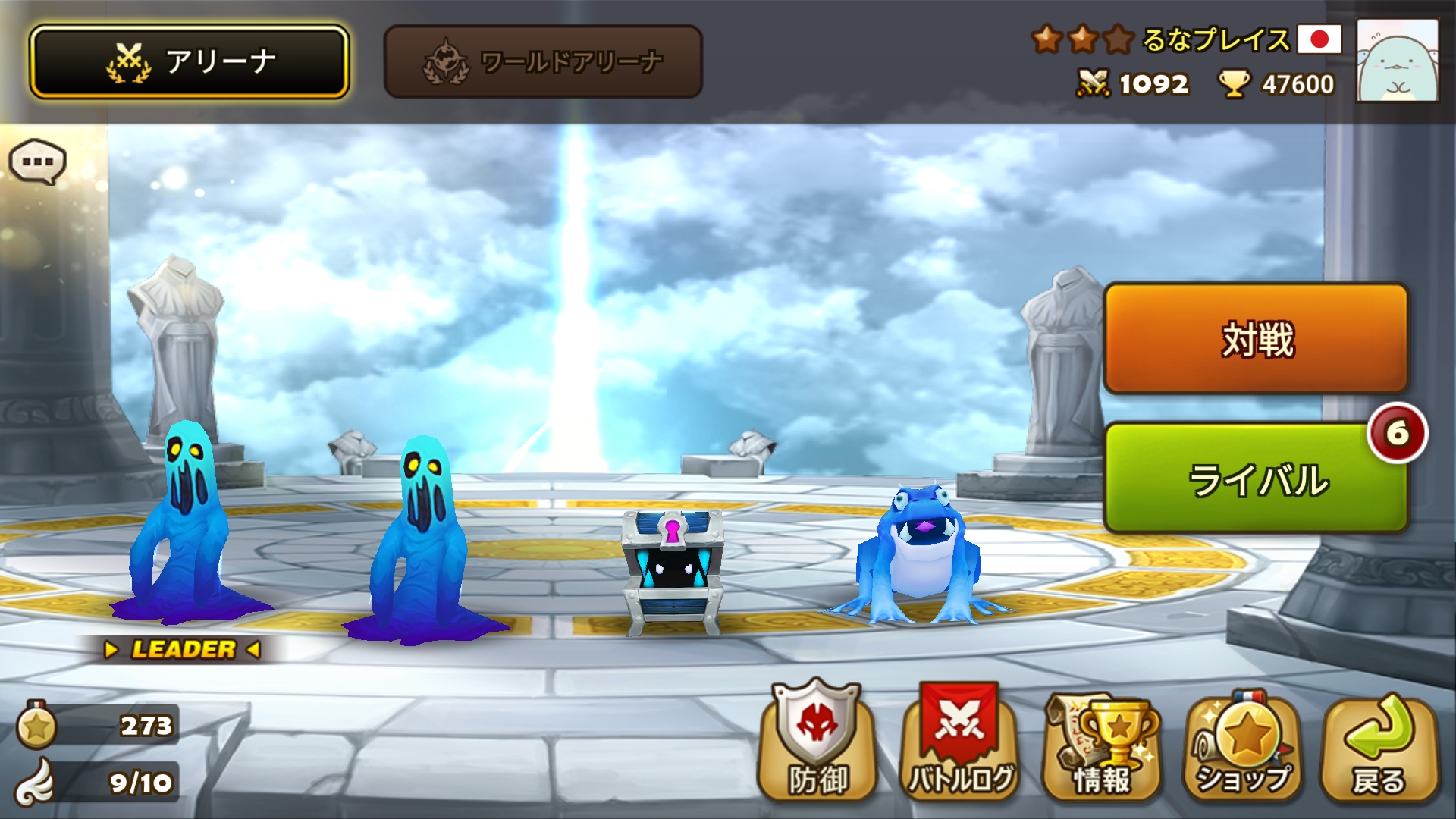Open the ワールドアリーナ tab

(543, 61)
